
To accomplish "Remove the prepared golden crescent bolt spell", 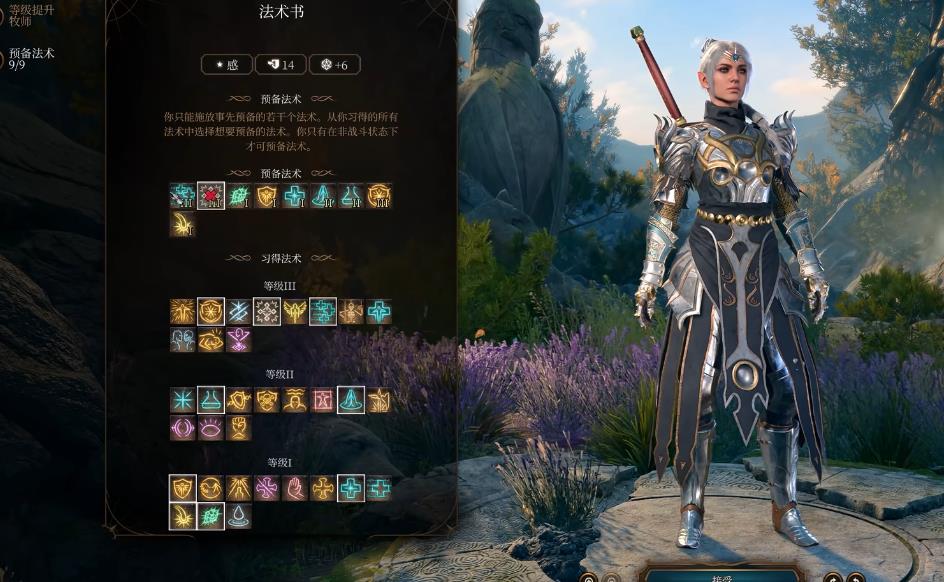I will click(182, 224).
